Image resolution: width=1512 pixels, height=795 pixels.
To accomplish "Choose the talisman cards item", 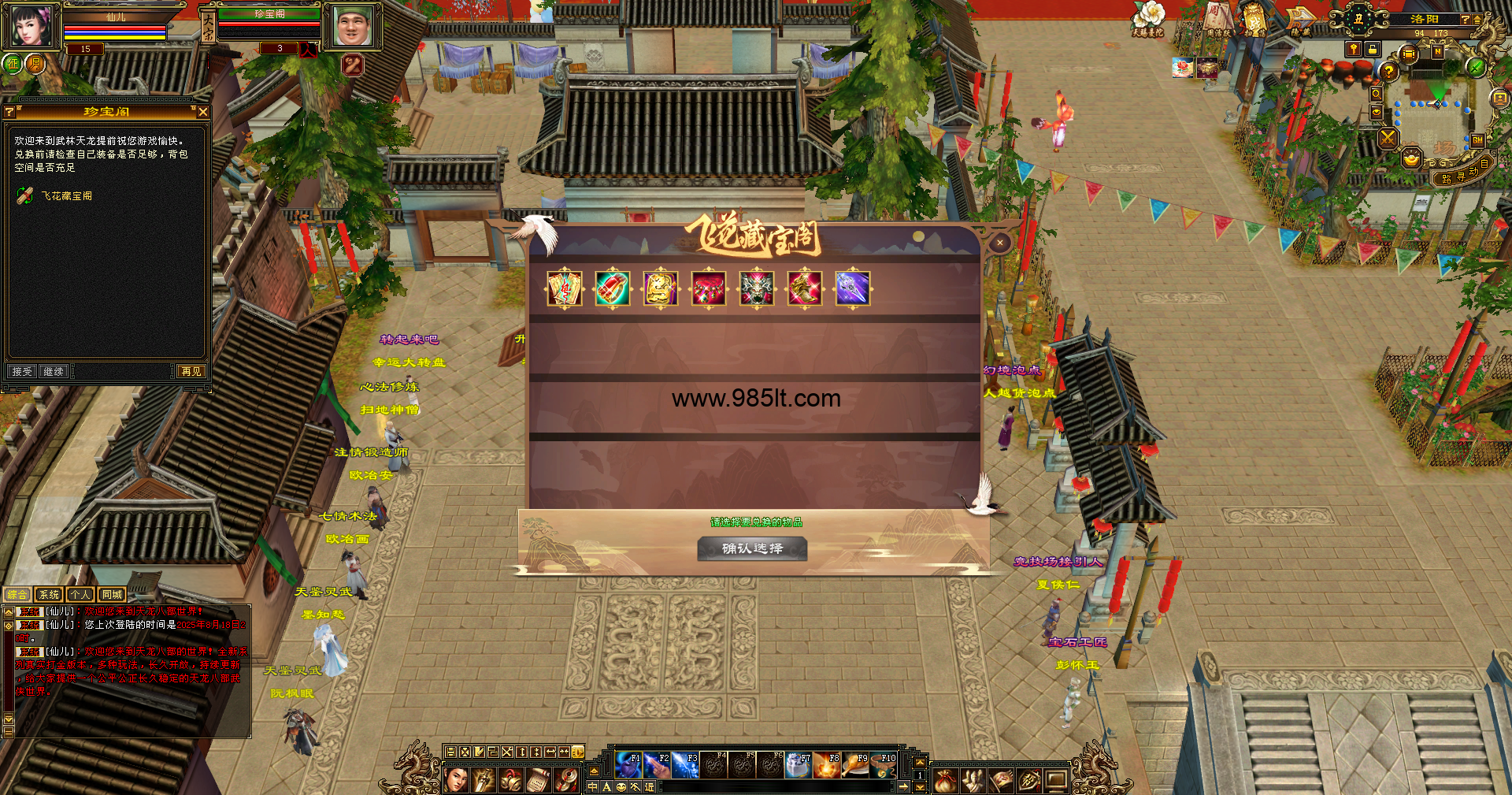I will [x=565, y=288].
